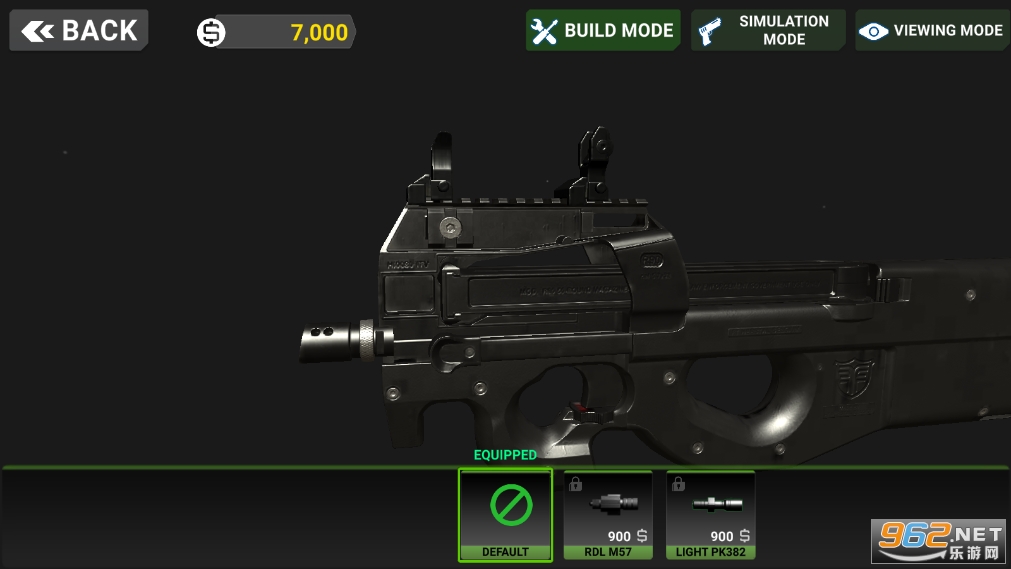Open Simulation Mode

point(768,31)
